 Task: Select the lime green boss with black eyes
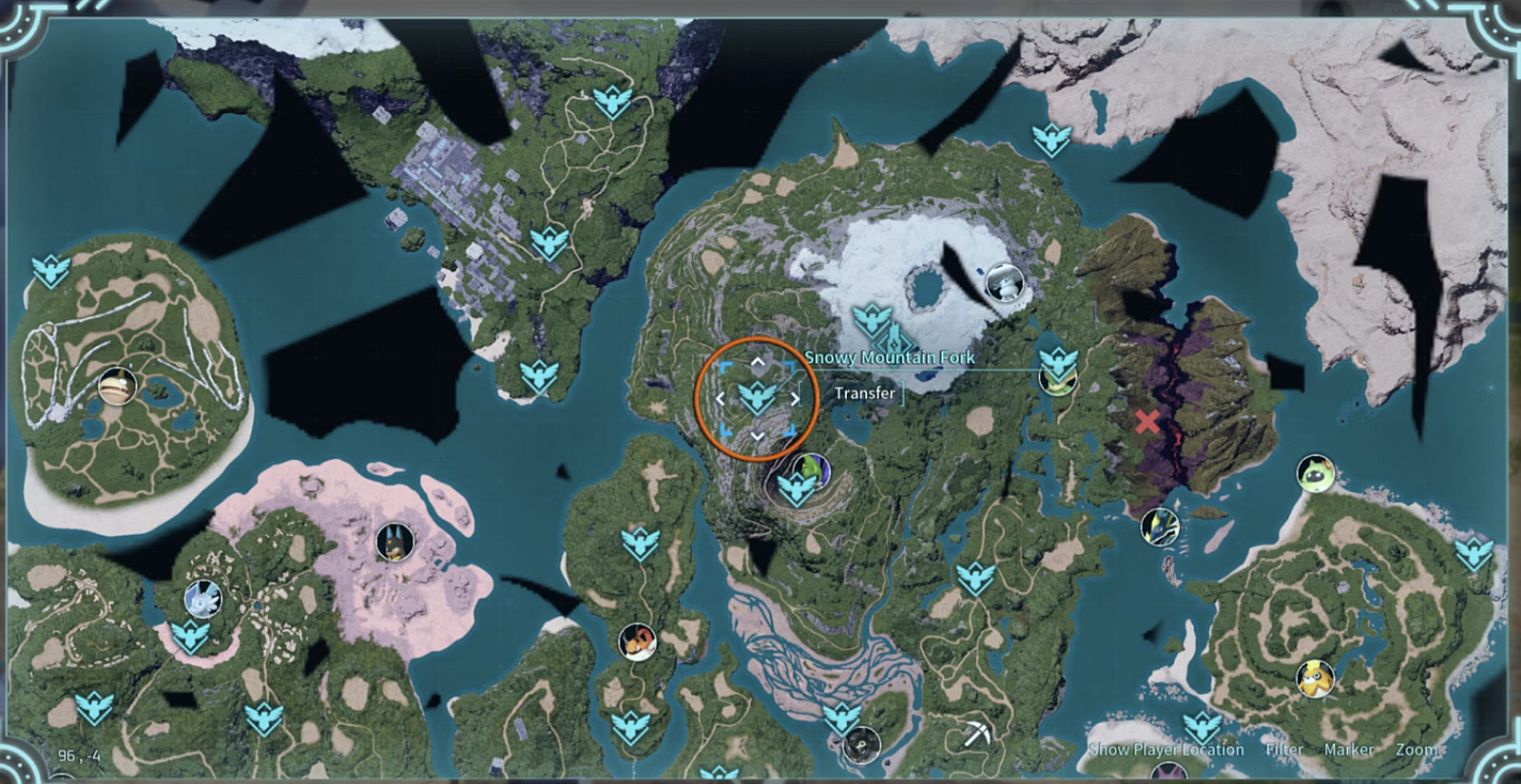[x=1316, y=473]
